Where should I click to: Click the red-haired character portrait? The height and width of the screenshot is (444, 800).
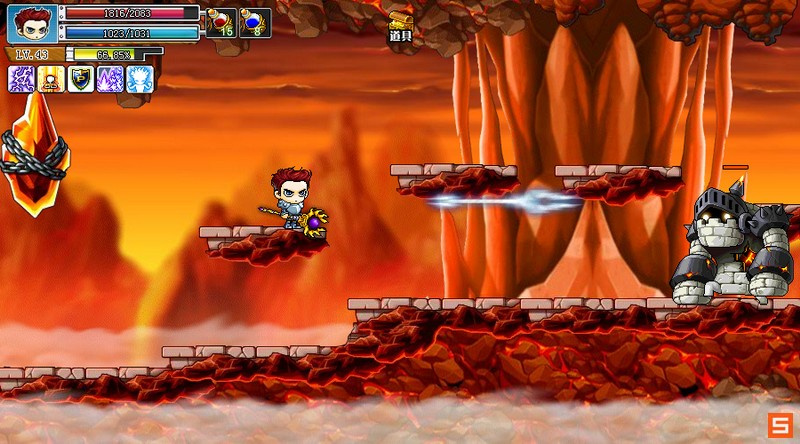pos(32,23)
